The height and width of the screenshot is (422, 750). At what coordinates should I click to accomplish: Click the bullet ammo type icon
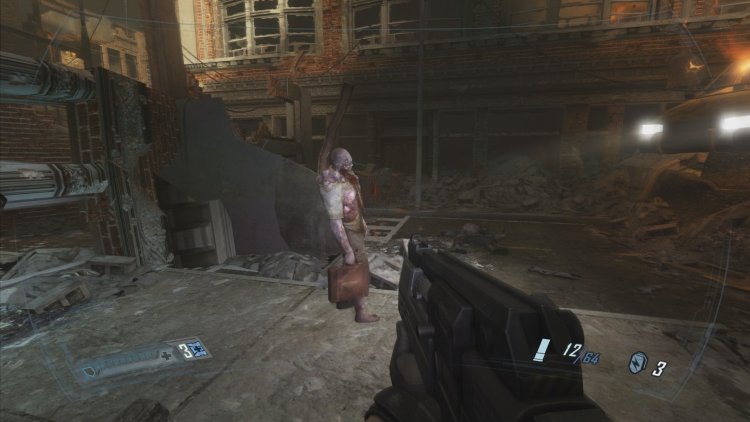click(x=543, y=350)
